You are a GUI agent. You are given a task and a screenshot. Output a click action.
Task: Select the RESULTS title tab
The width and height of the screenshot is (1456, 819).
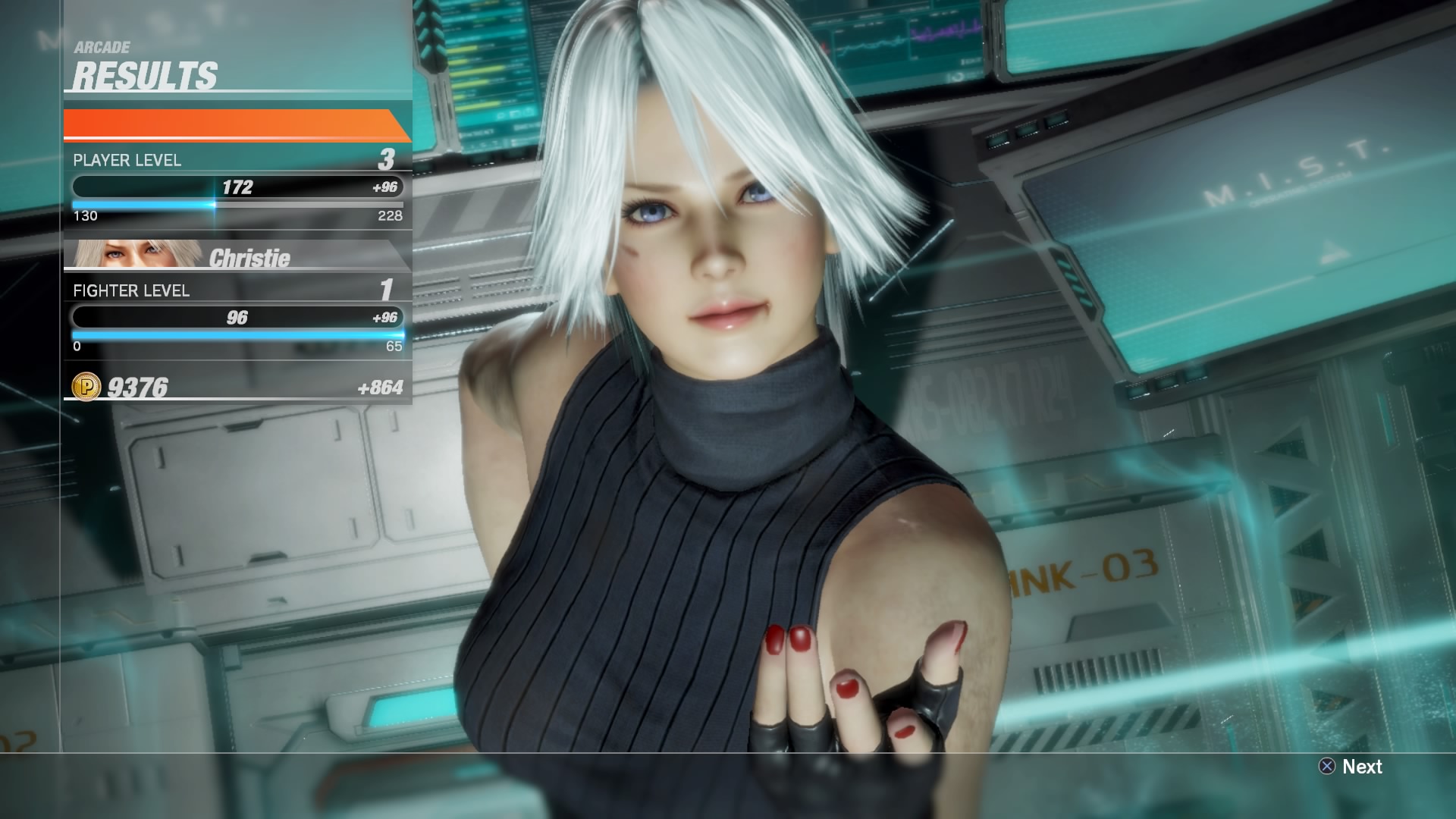pos(144,75)
